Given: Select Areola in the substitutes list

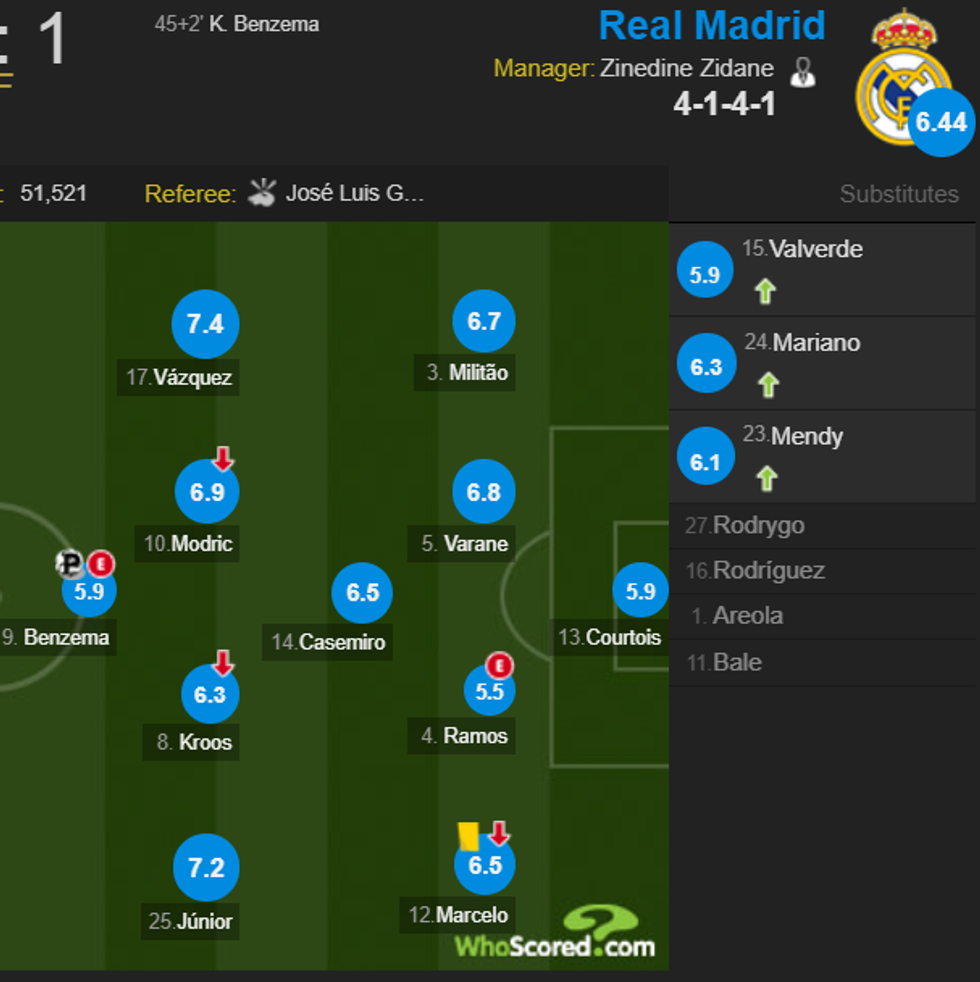Looking at the screenshot, I should click(x=747, y=616).
